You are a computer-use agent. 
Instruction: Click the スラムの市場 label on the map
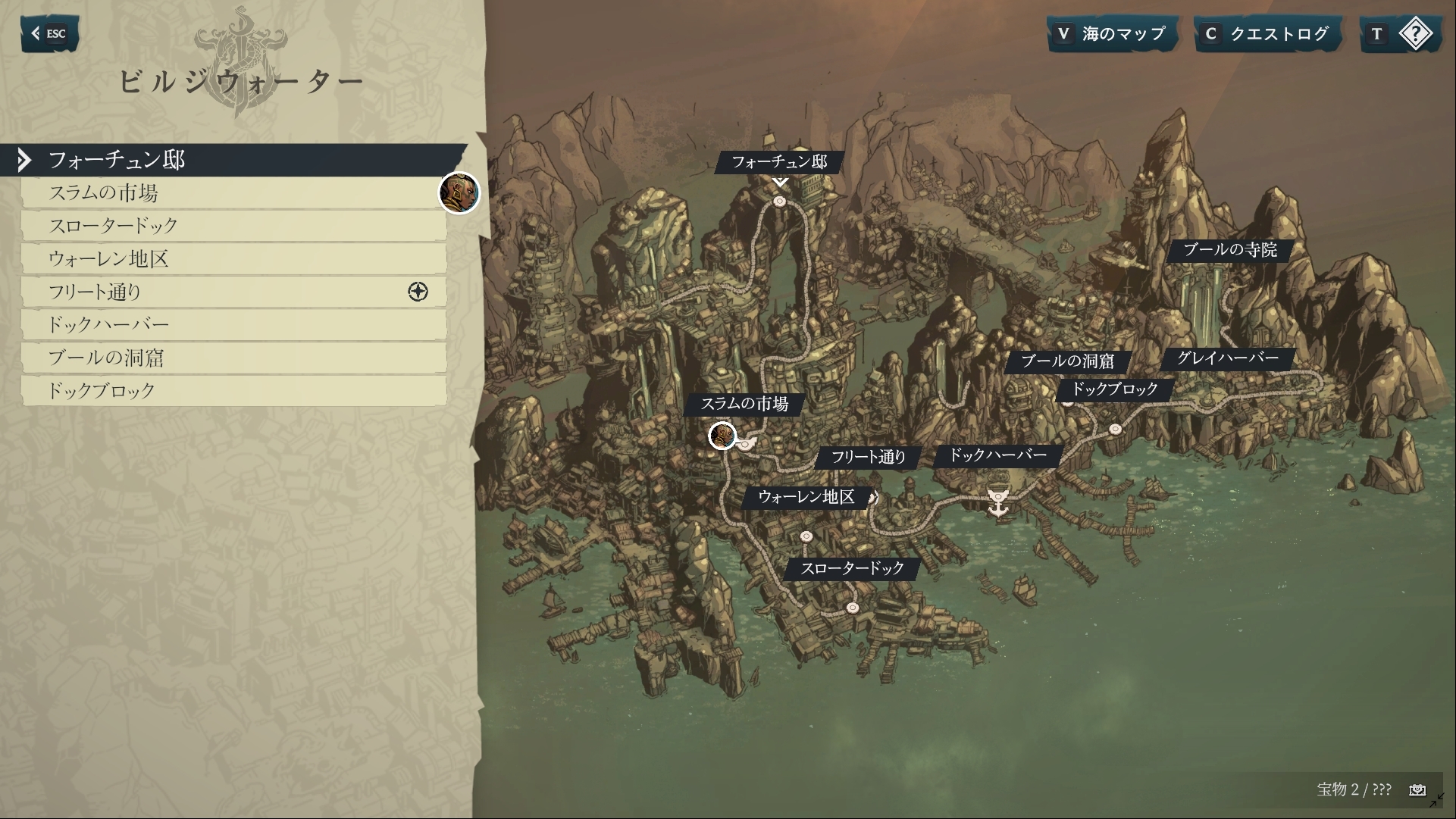pos(744,404)
